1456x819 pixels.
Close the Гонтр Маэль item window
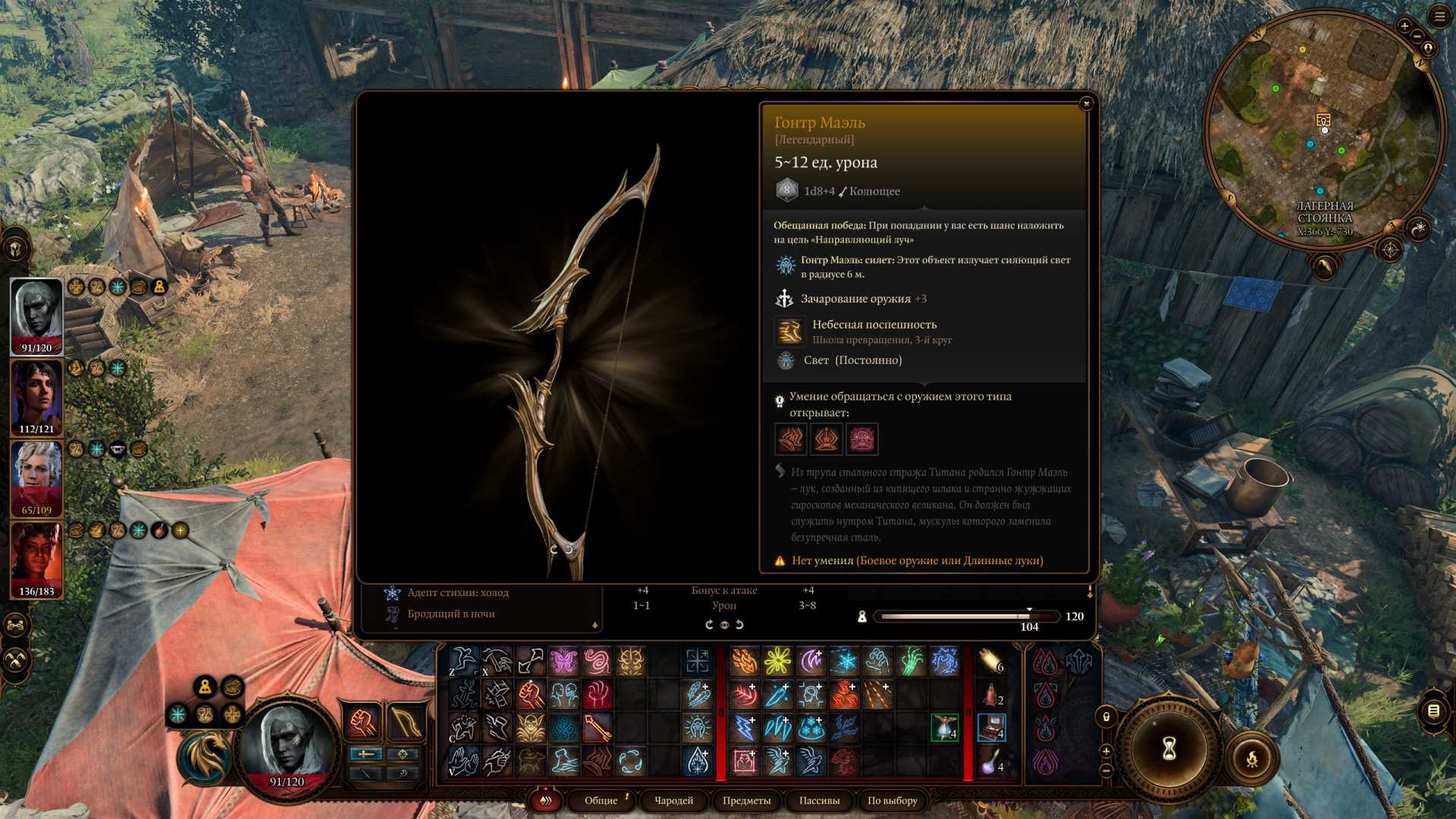[1086, 103]
